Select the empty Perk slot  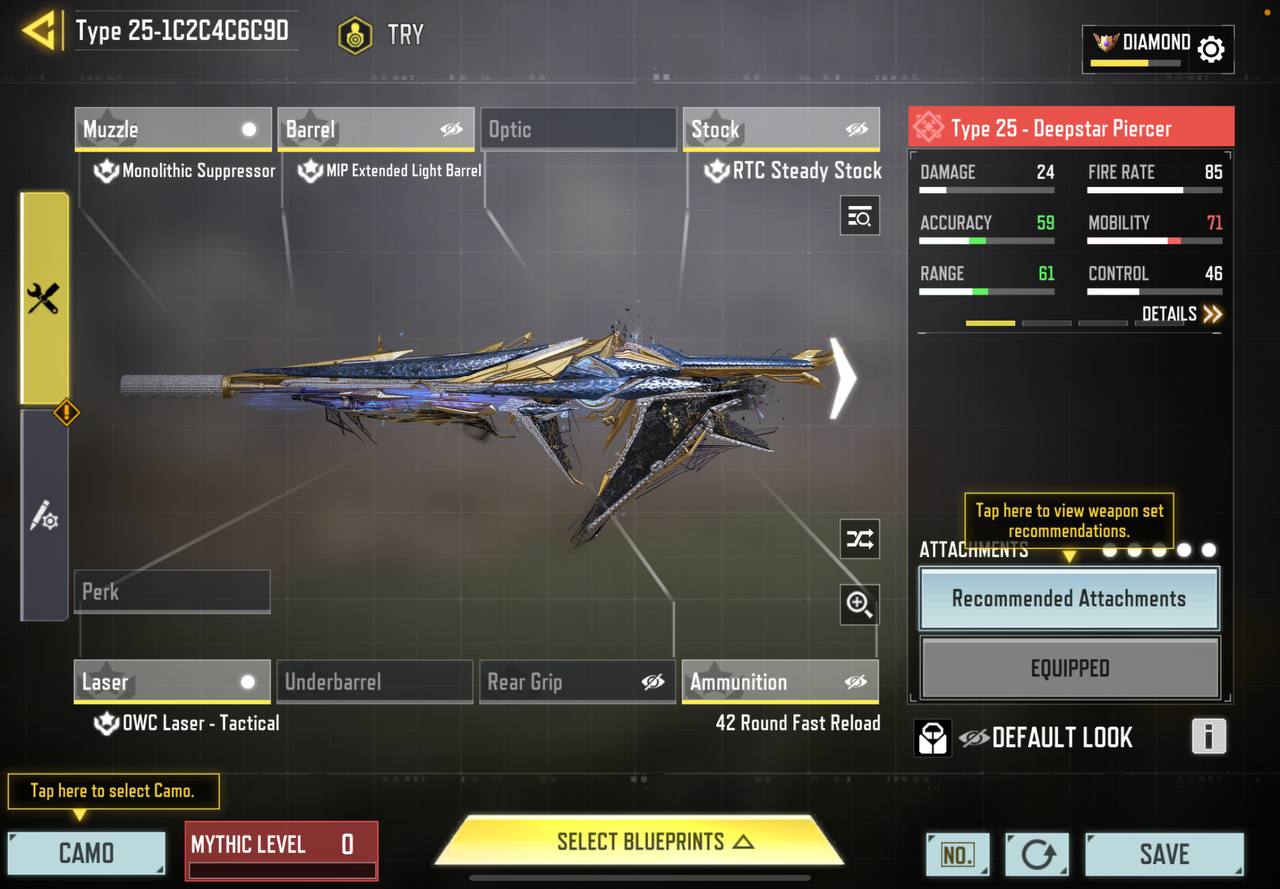pyautogui.click(x=172, y=591)
